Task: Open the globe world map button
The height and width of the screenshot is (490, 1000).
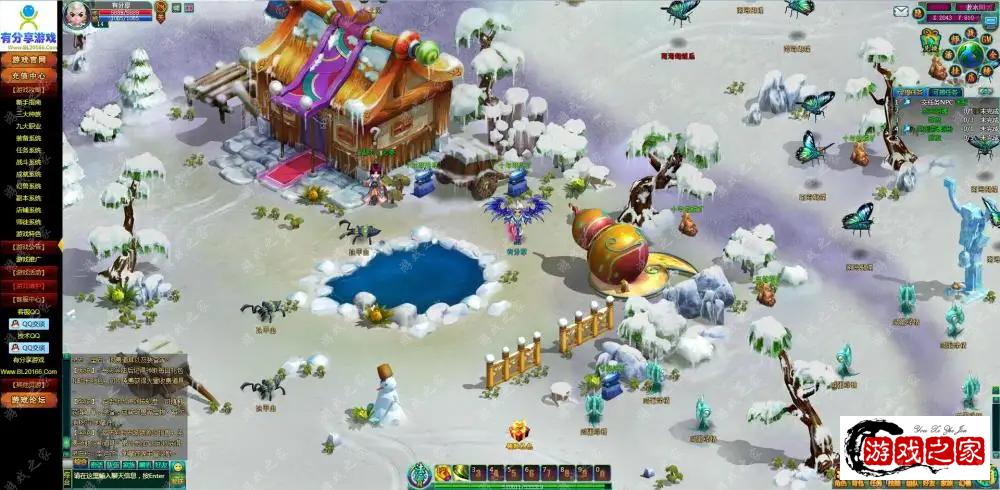Action: 970,54
